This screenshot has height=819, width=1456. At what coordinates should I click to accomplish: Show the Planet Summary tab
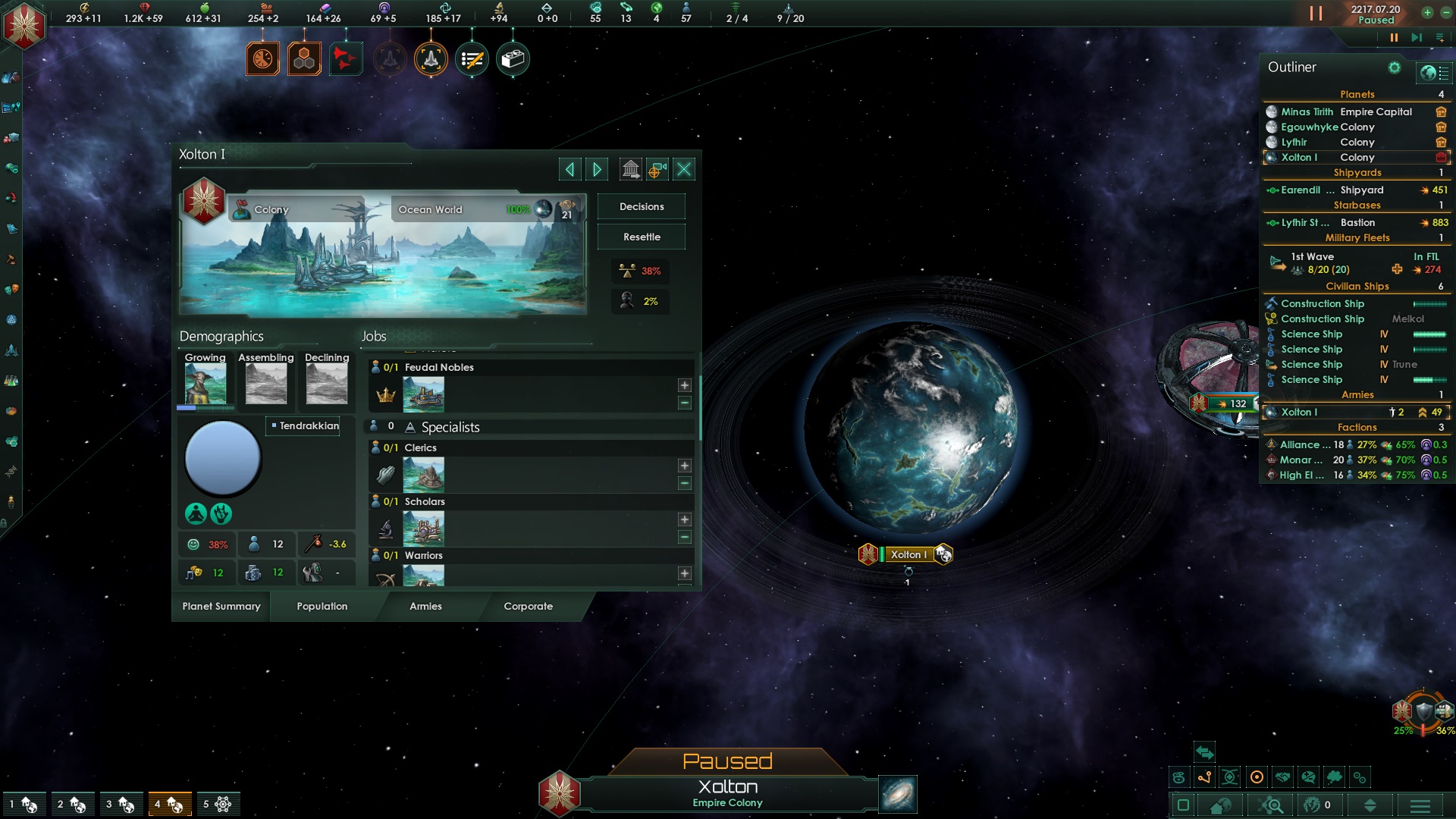(221, 606)
